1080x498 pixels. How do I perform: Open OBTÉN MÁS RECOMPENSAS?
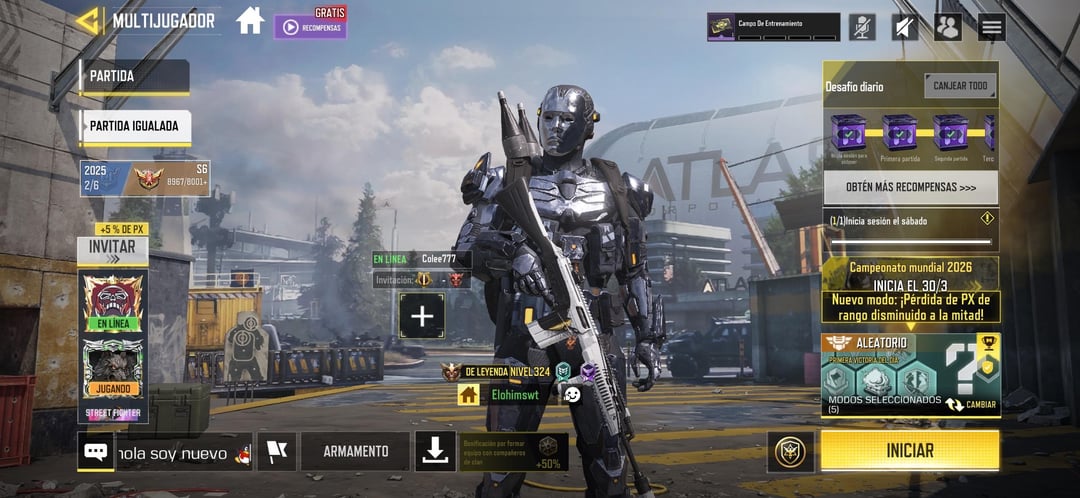point(910,187)
